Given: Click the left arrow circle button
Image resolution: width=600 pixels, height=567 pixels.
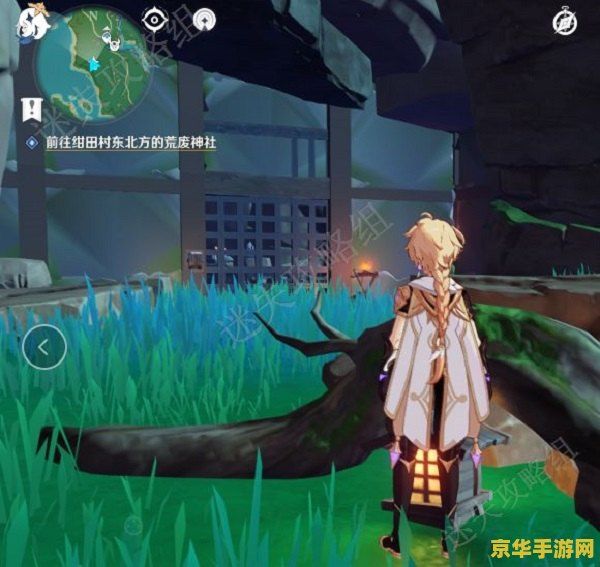Looking at the screenshot, I should [x=45, y=347].
